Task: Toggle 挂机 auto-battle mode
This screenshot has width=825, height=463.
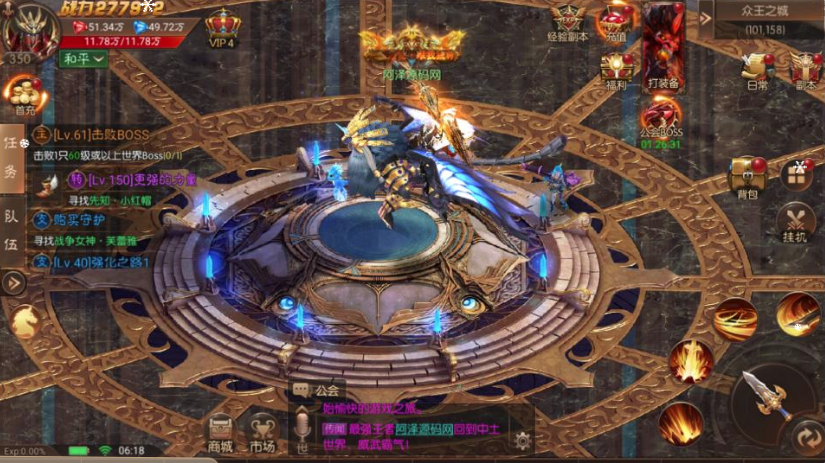Action: coord(796,224)
